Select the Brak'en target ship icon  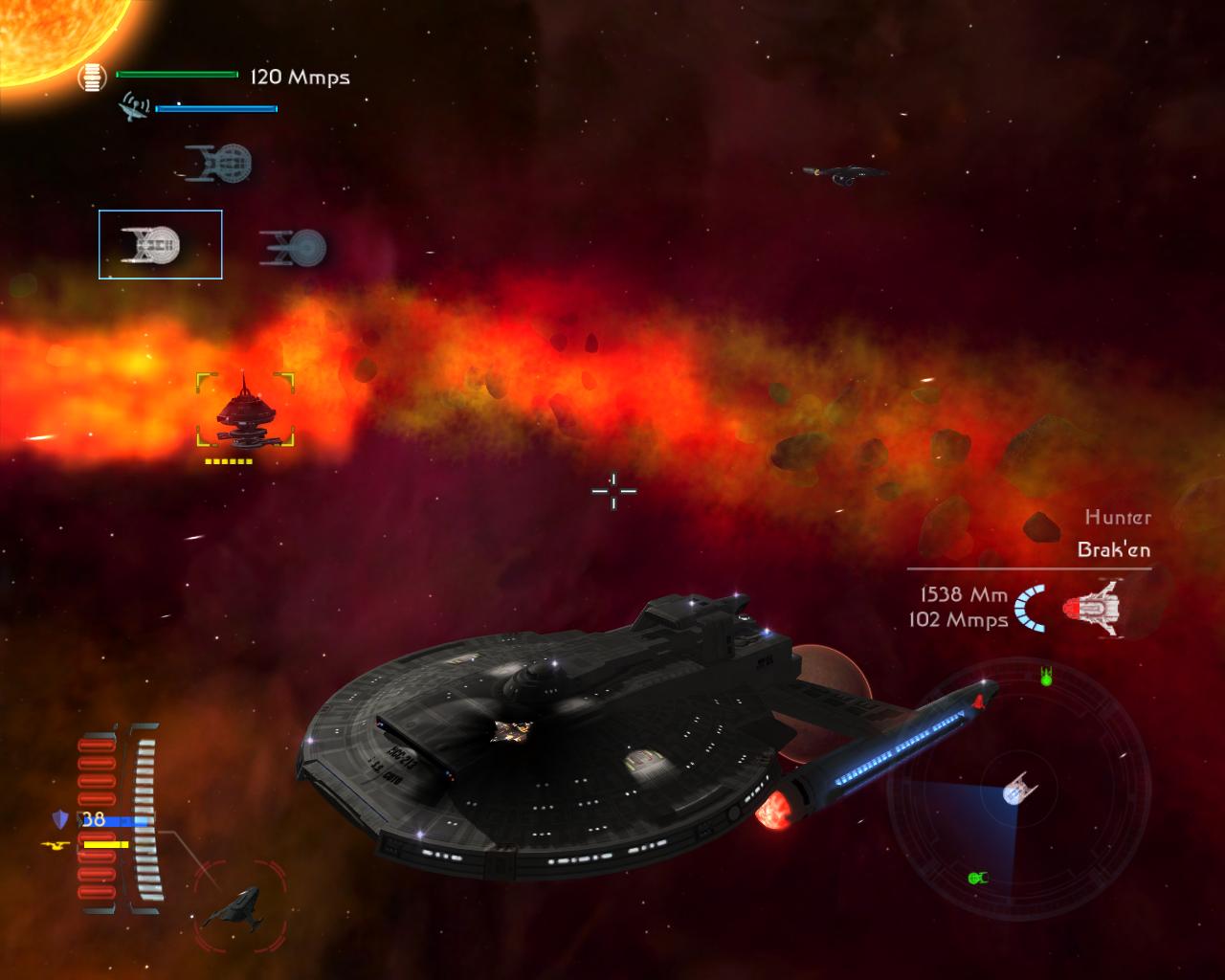[1093, 607]
